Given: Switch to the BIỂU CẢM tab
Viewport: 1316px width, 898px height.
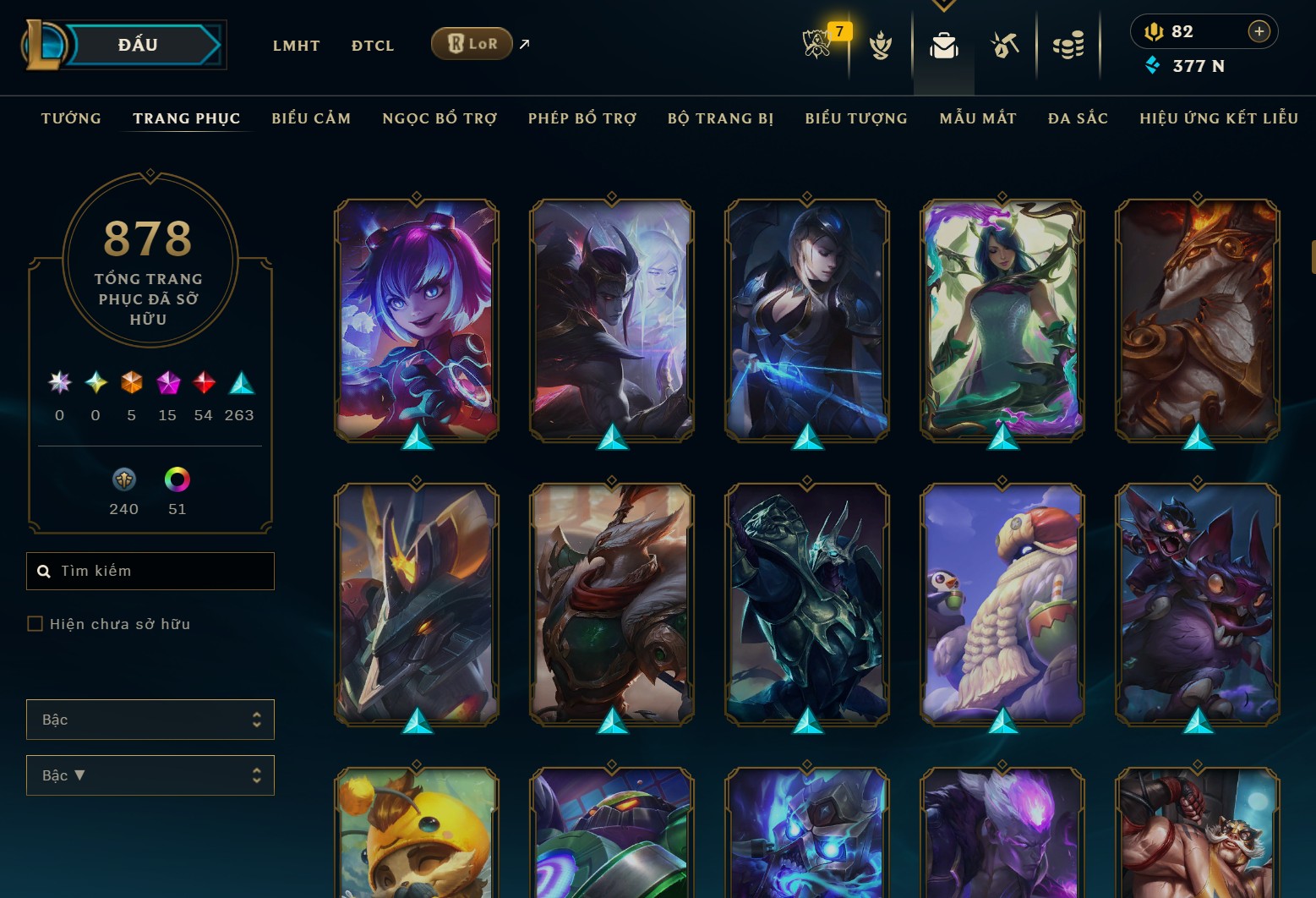Looking at the screenshot, I should (310, 118).
